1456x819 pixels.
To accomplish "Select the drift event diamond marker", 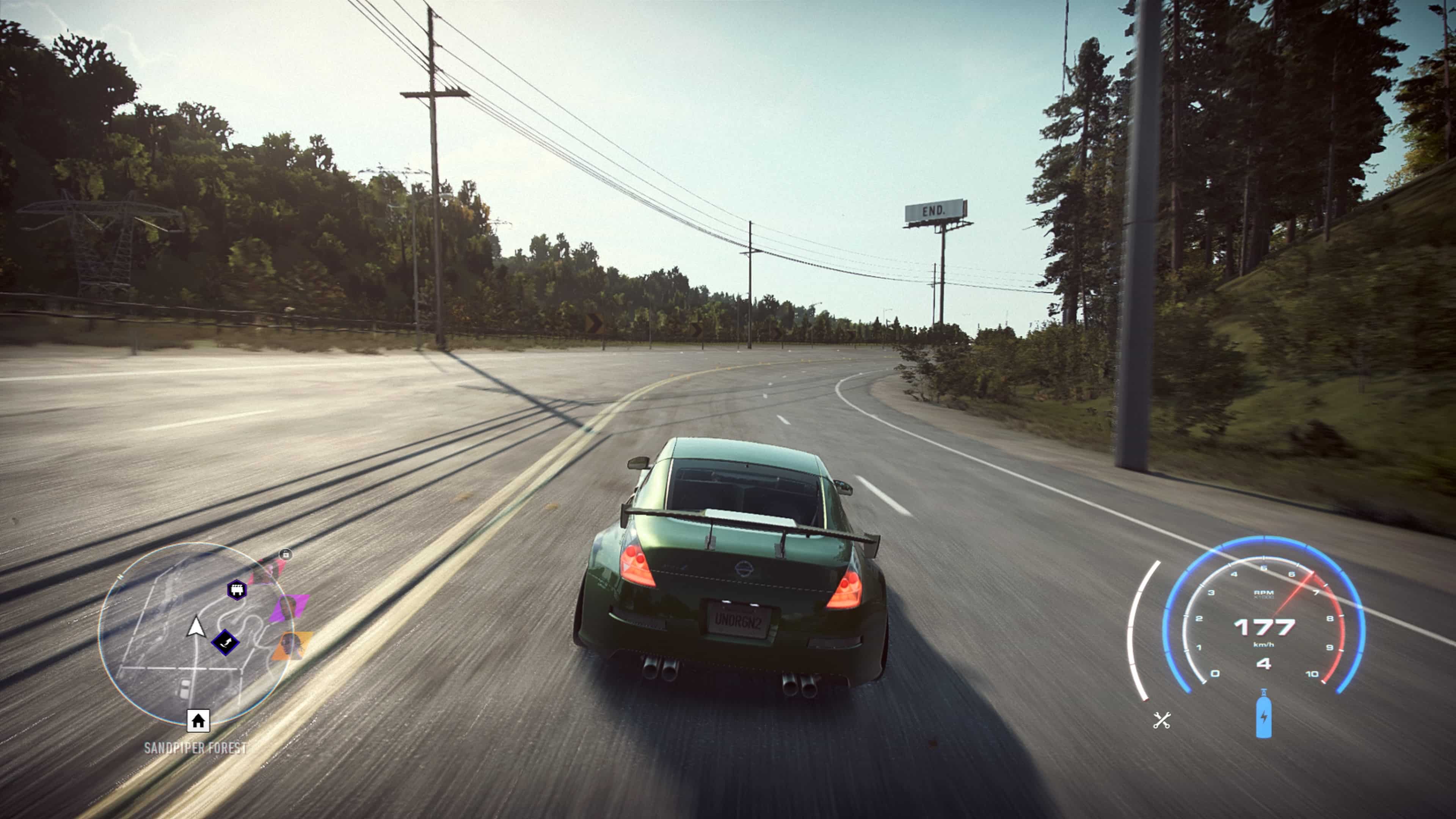I will coord(225,642).
